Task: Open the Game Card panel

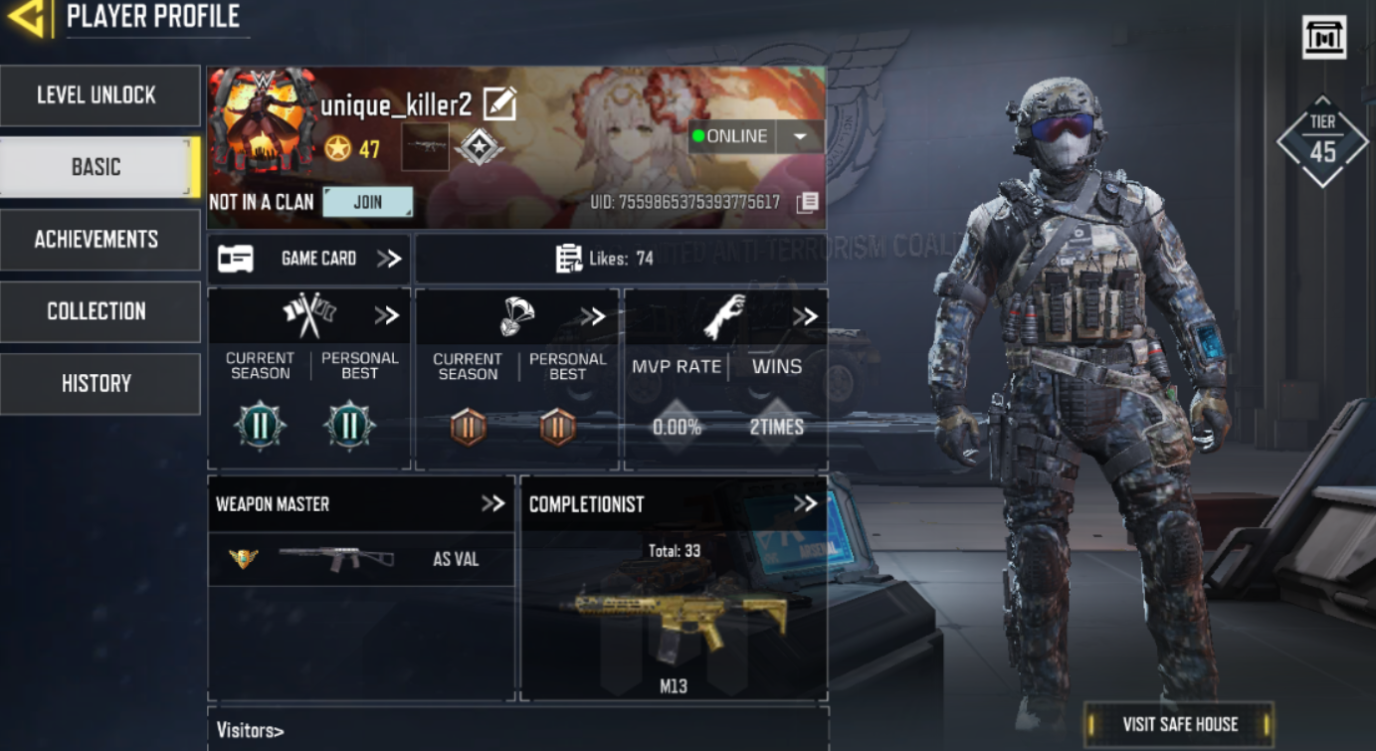Action: (309, 259)
